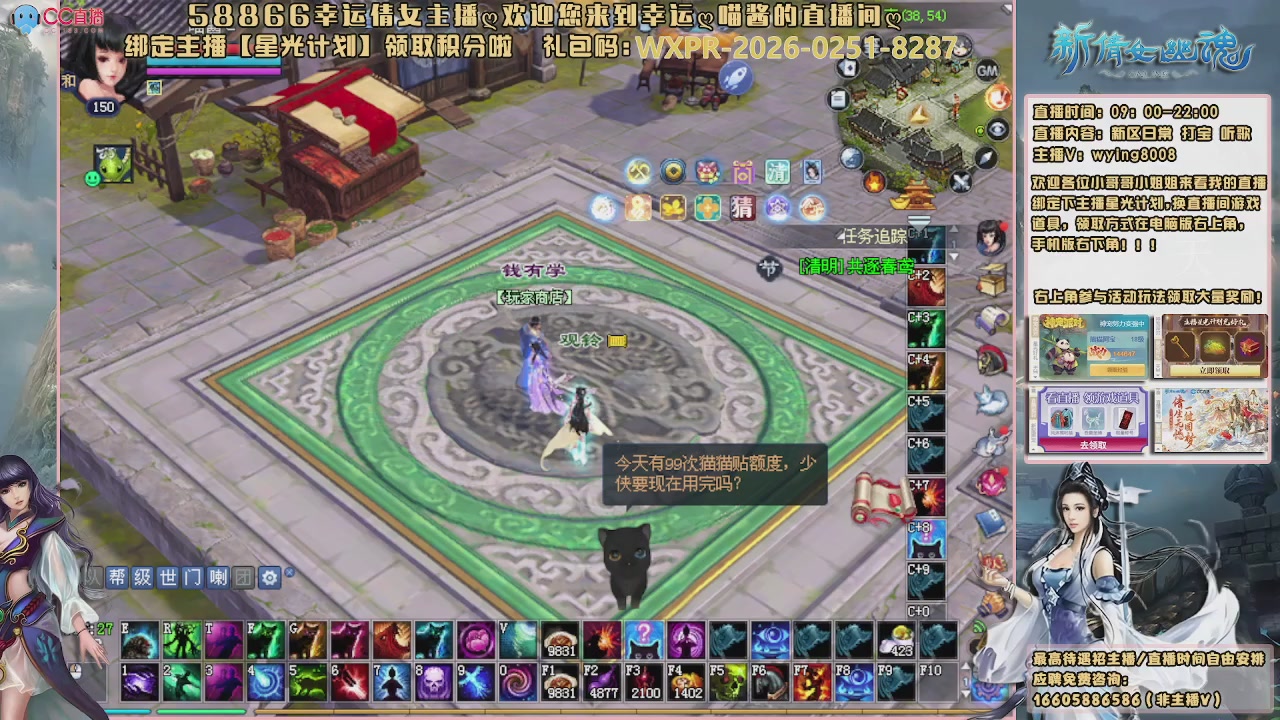The width and height of the screenshot is (1280, 720).
Task: Open the forging hammer icon on the toolbar
Action: (x=638, y=171)
